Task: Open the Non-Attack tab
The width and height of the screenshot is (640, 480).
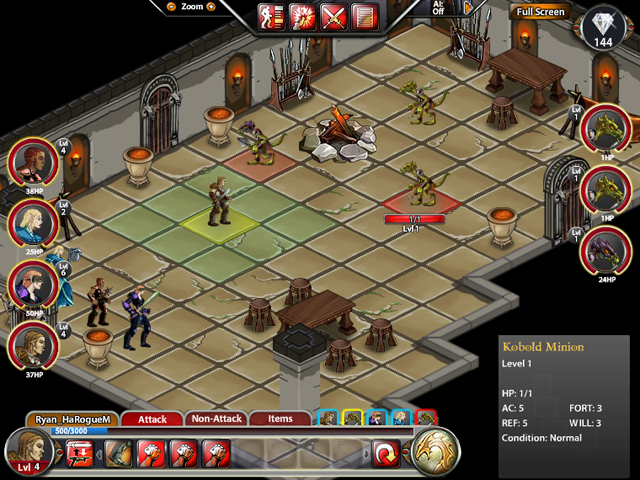Action: 215,419
